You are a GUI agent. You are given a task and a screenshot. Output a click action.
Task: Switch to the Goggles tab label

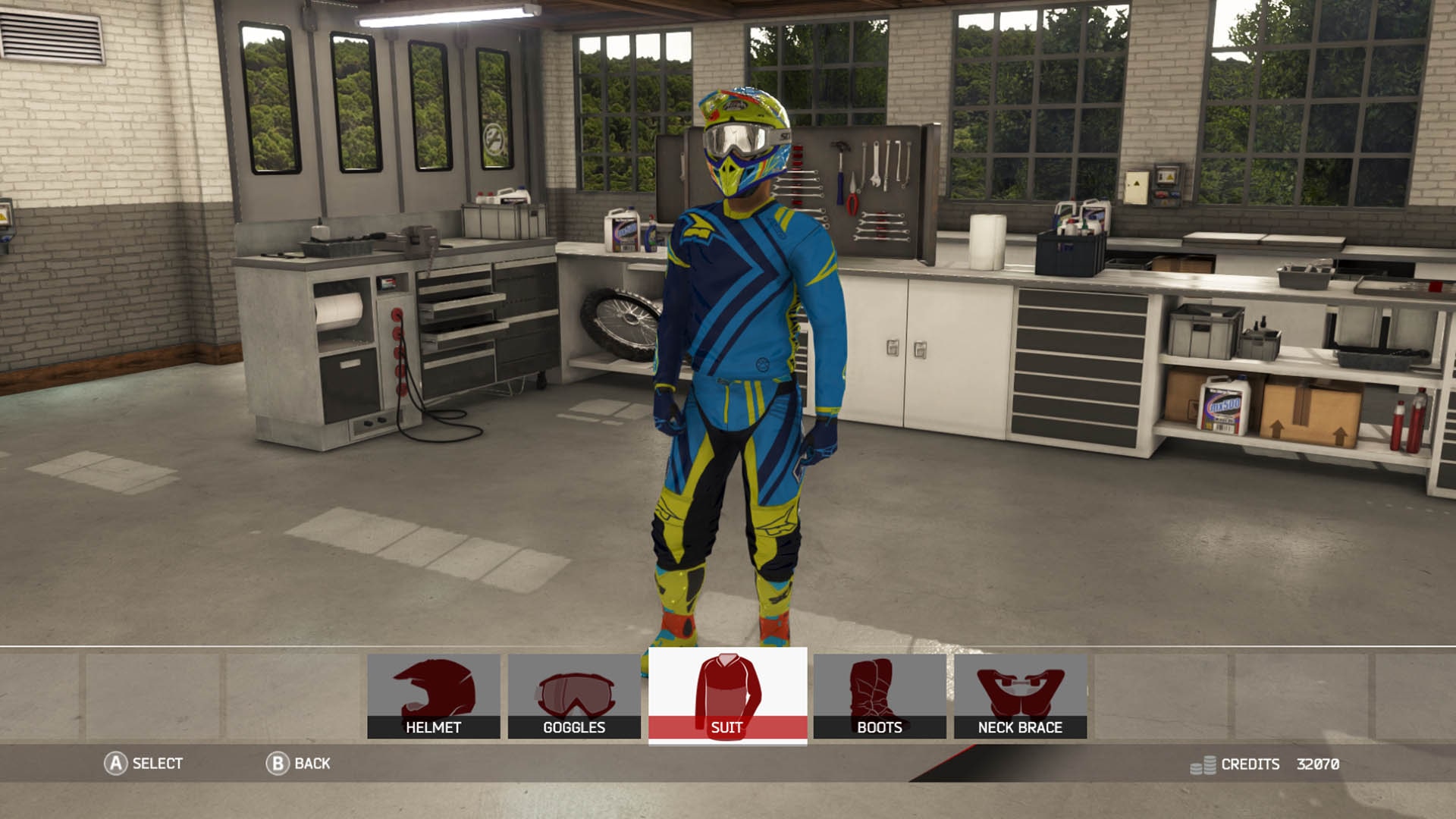(x=573, y=728)
